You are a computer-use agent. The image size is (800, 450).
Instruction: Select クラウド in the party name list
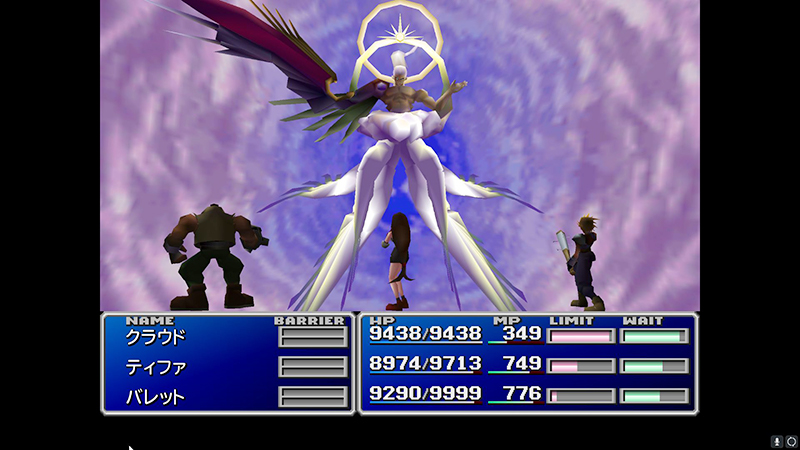pyautogui.click(x=155, y=337)
